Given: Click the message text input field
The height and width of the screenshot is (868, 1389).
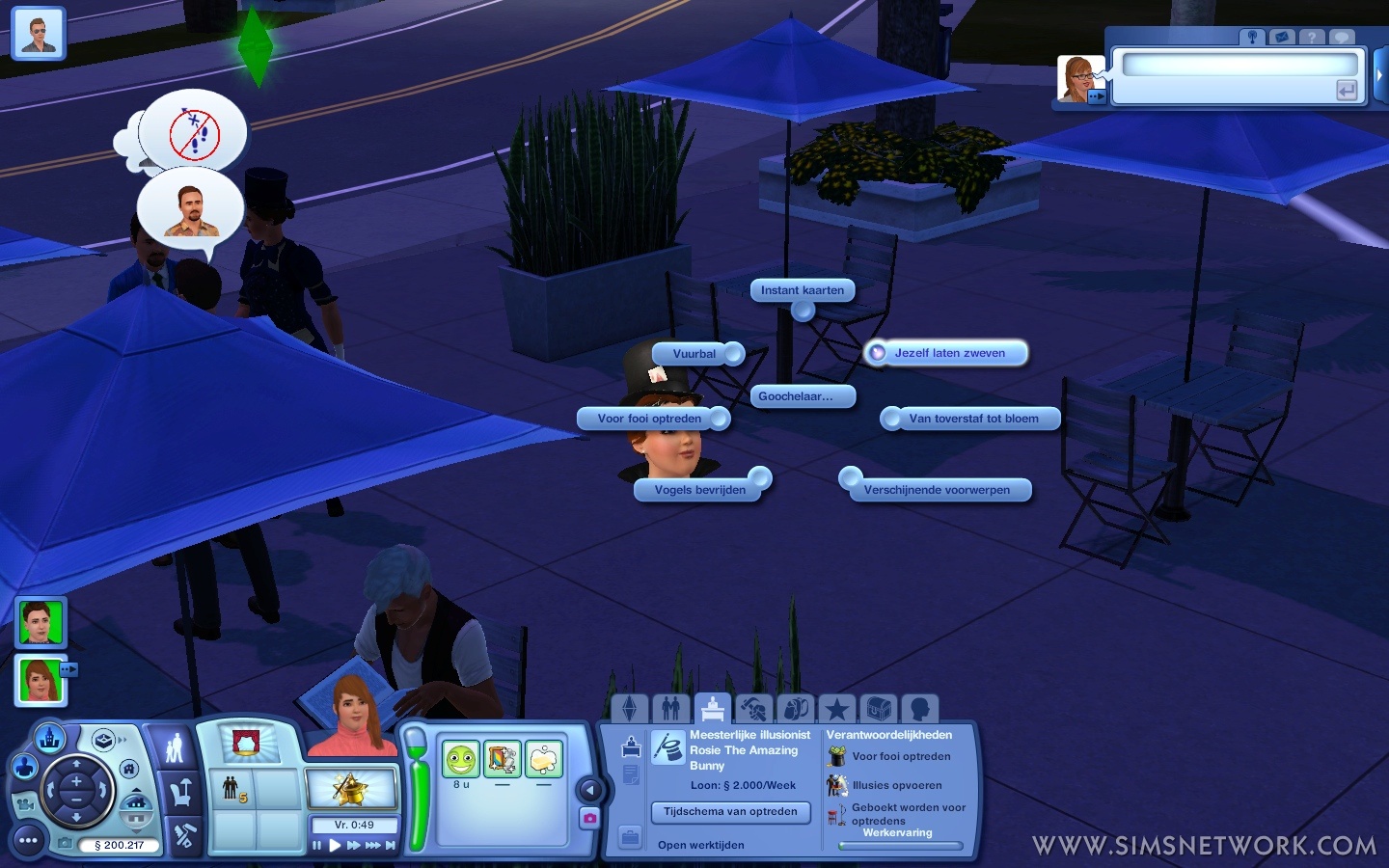Looking at the screenshot, I should (1239, 66).
